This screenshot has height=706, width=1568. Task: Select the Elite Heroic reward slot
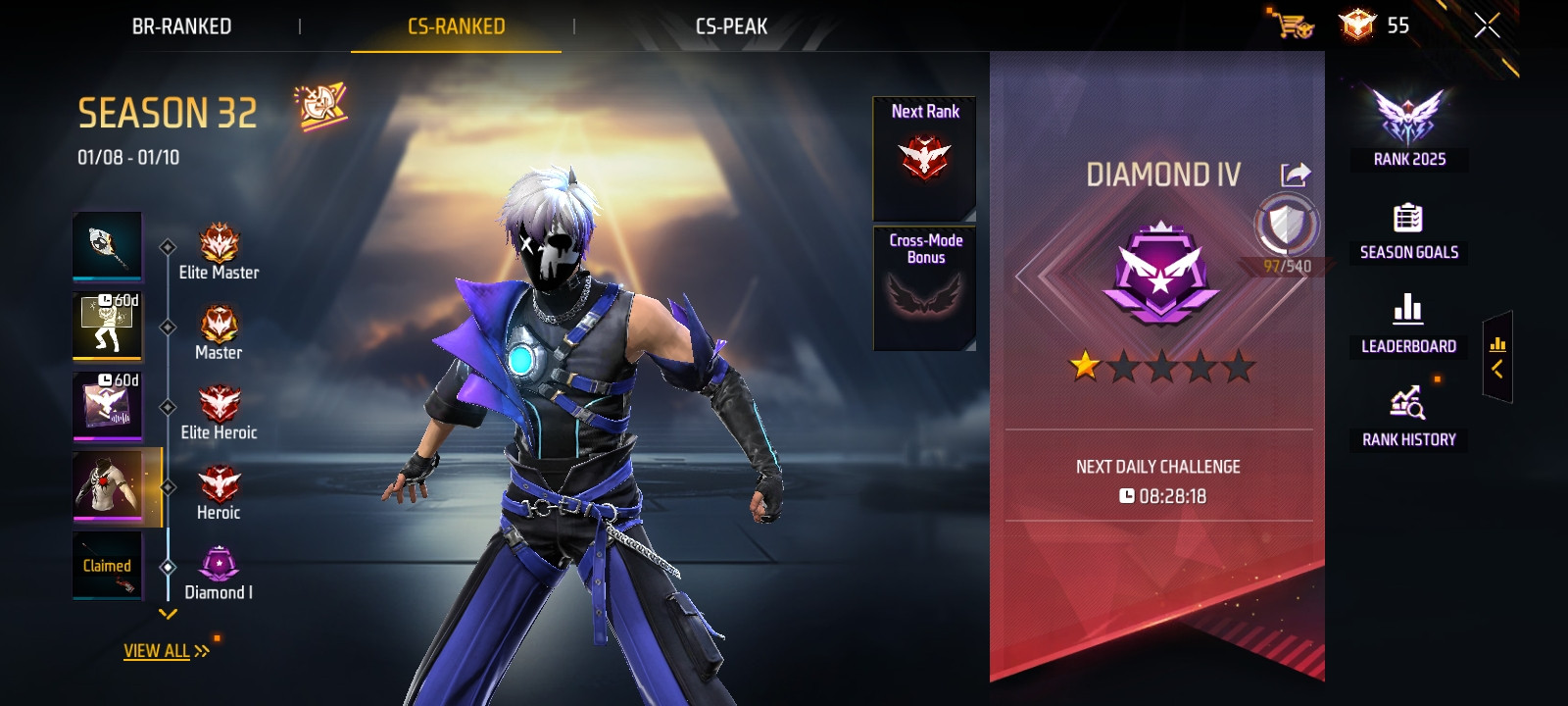pyautogui.click(x=108, y=406)
